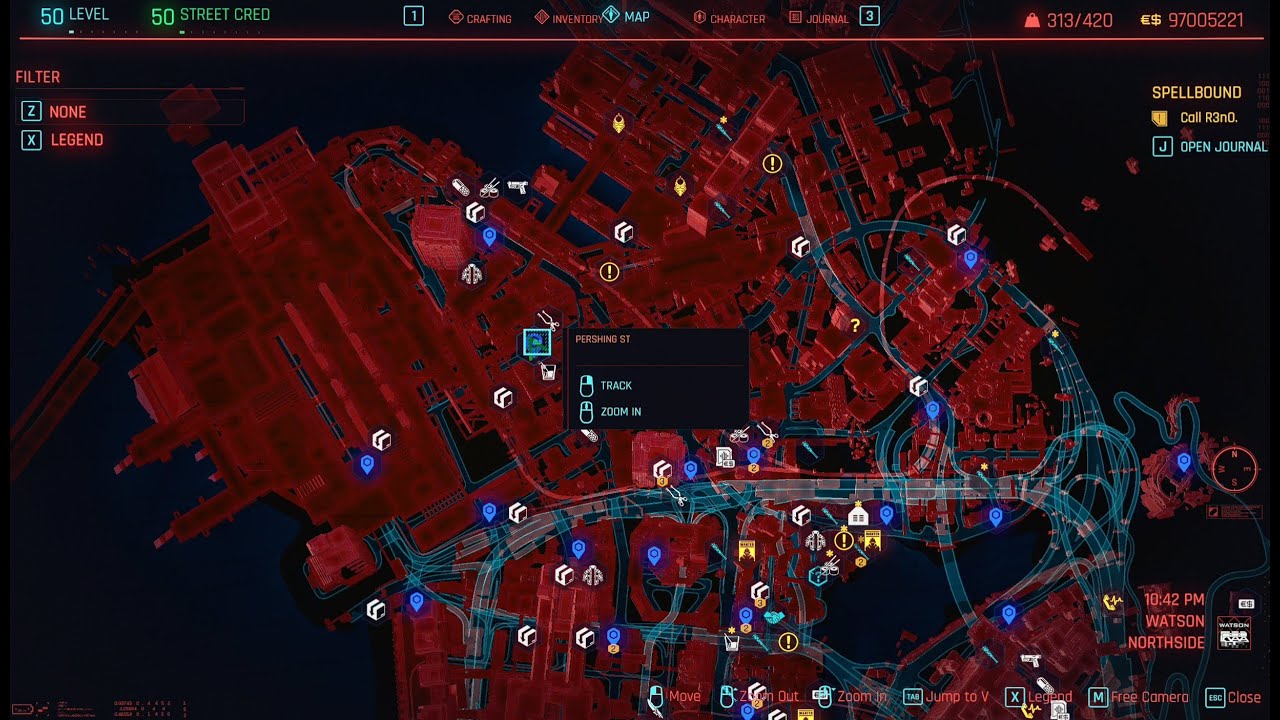Click the yellow wanted poster bounty icon
The height and width of the screenshot is (720, 1280).
[x=873, y=539]
